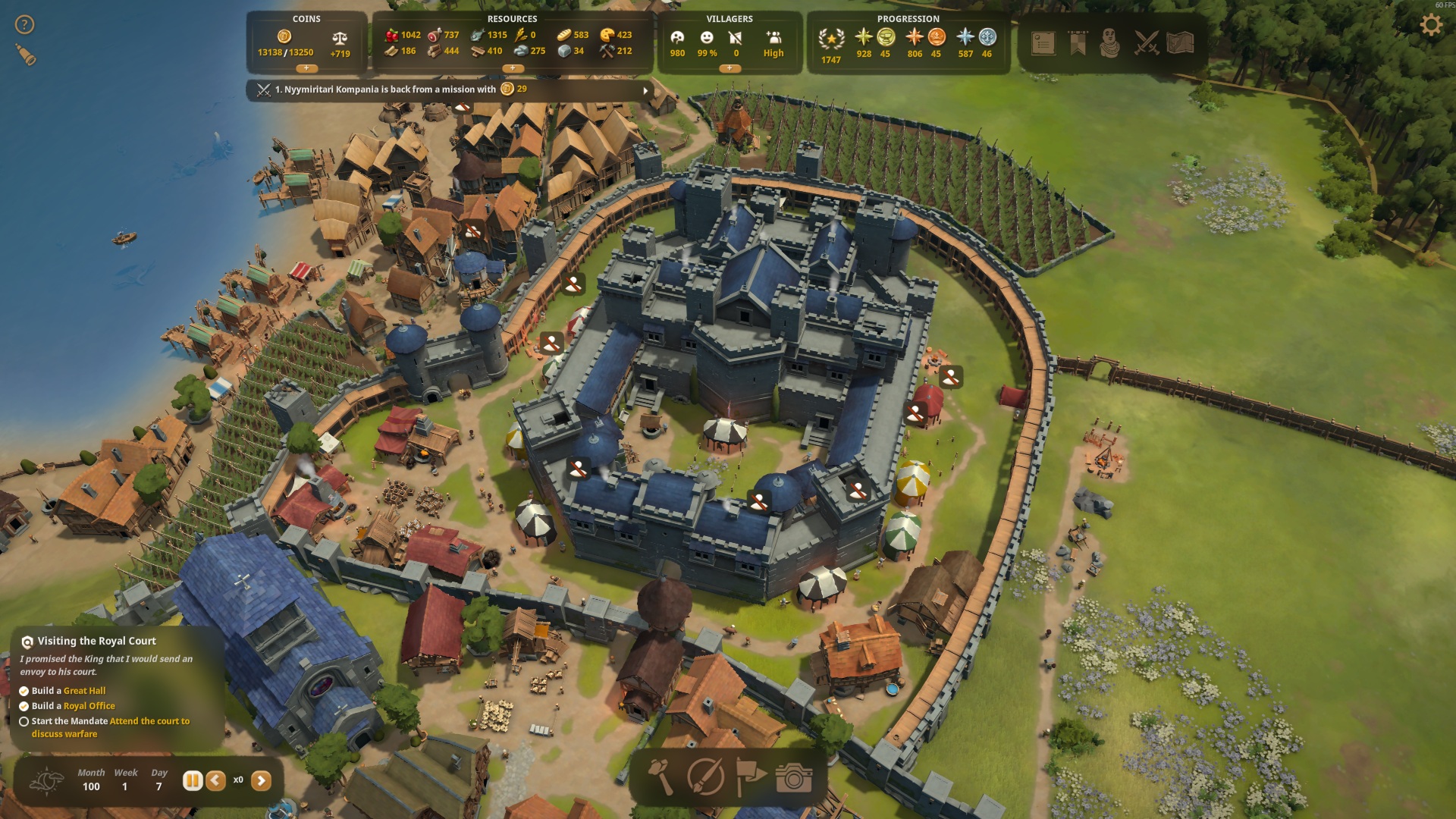
Task: Decrease game speed with left arrow
Action: pos(215,780)
